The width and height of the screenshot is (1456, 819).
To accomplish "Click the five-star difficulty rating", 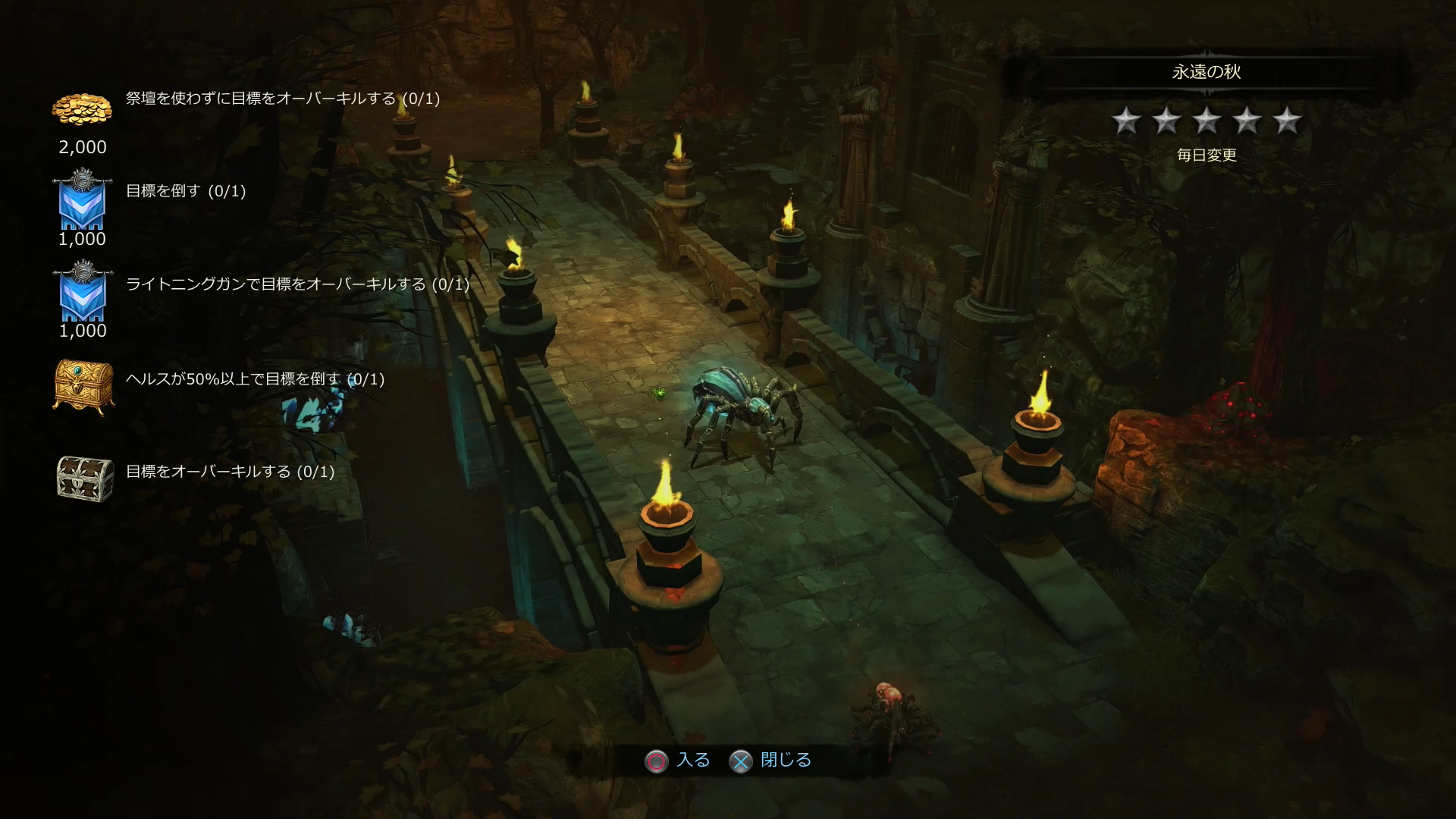I will pyautogui.click(x=1206, y=121).
